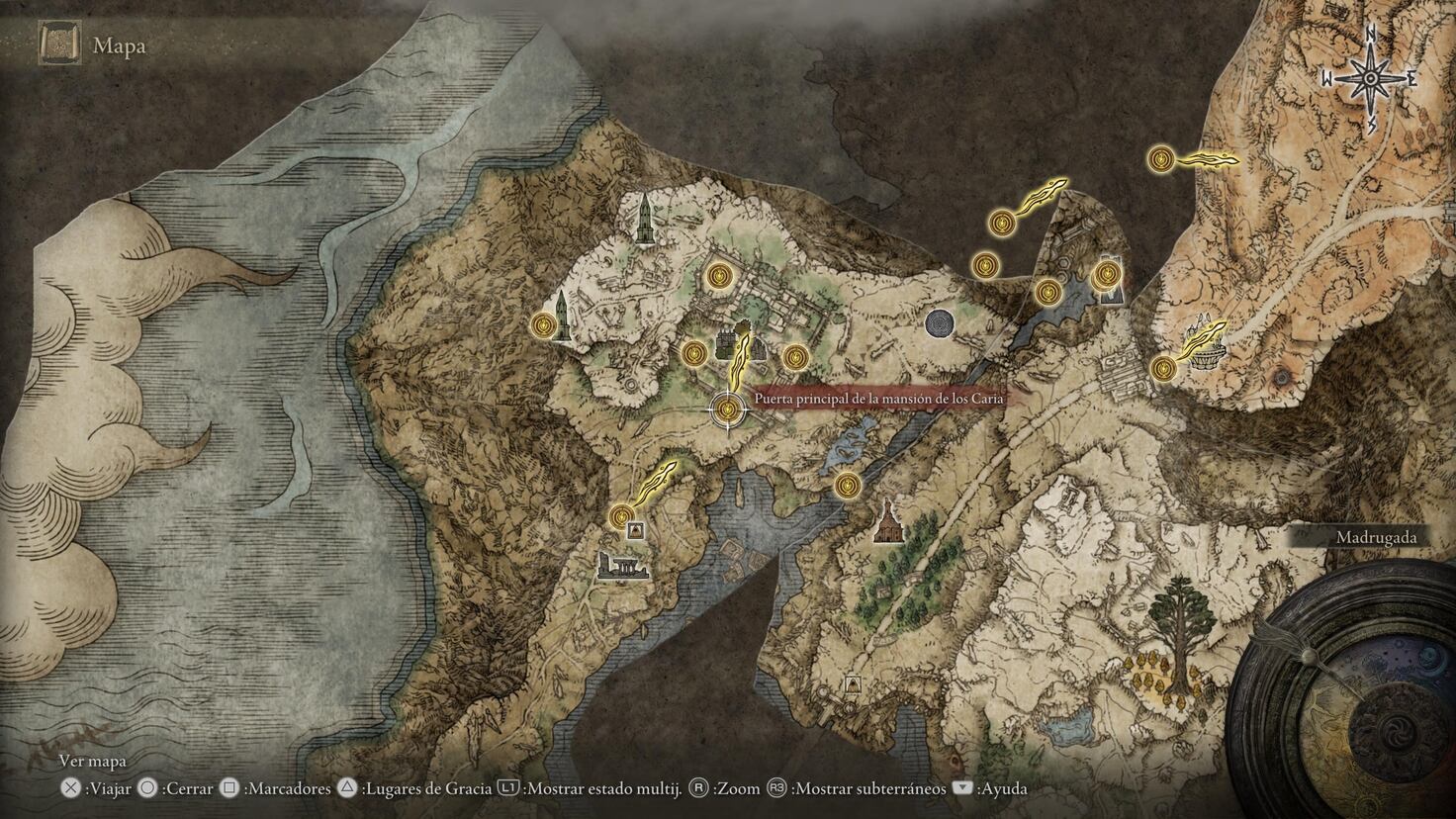The width and height of the screenshot is (1456, 819).
Task: Select the grace marker by the lake shore
Action: [846, 485]
